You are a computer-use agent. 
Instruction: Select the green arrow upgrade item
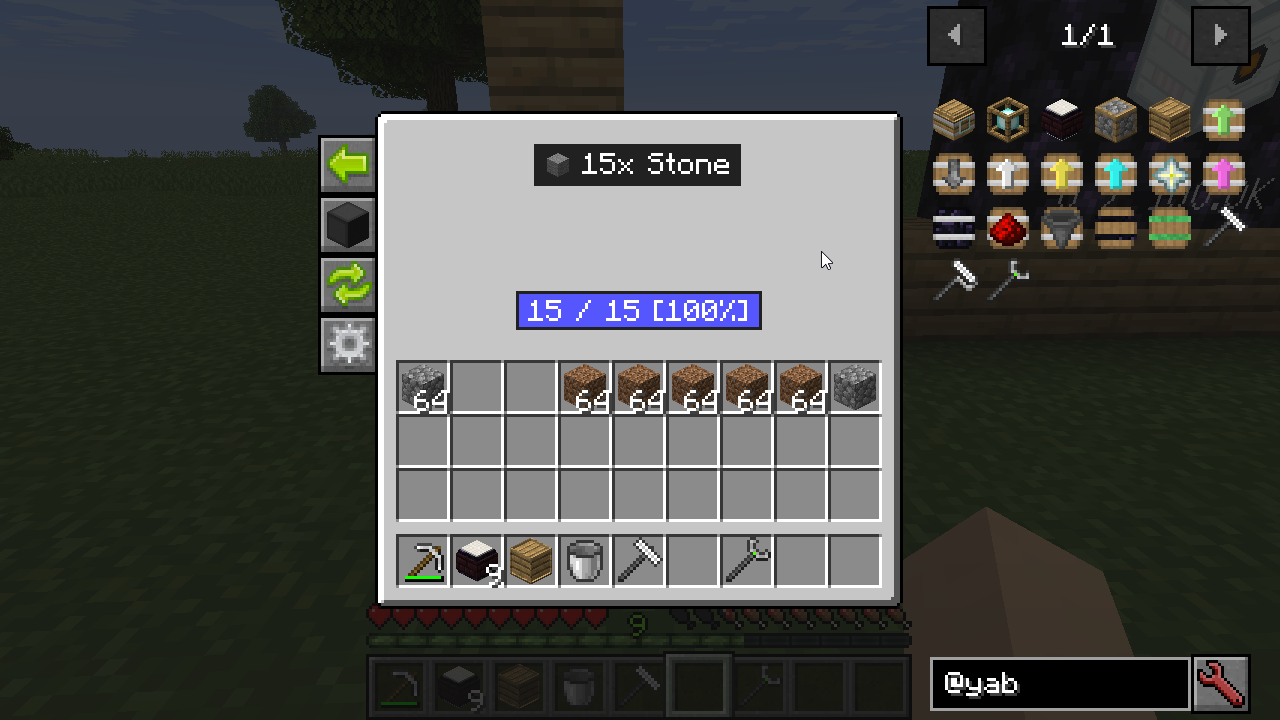pos(1223,120)
